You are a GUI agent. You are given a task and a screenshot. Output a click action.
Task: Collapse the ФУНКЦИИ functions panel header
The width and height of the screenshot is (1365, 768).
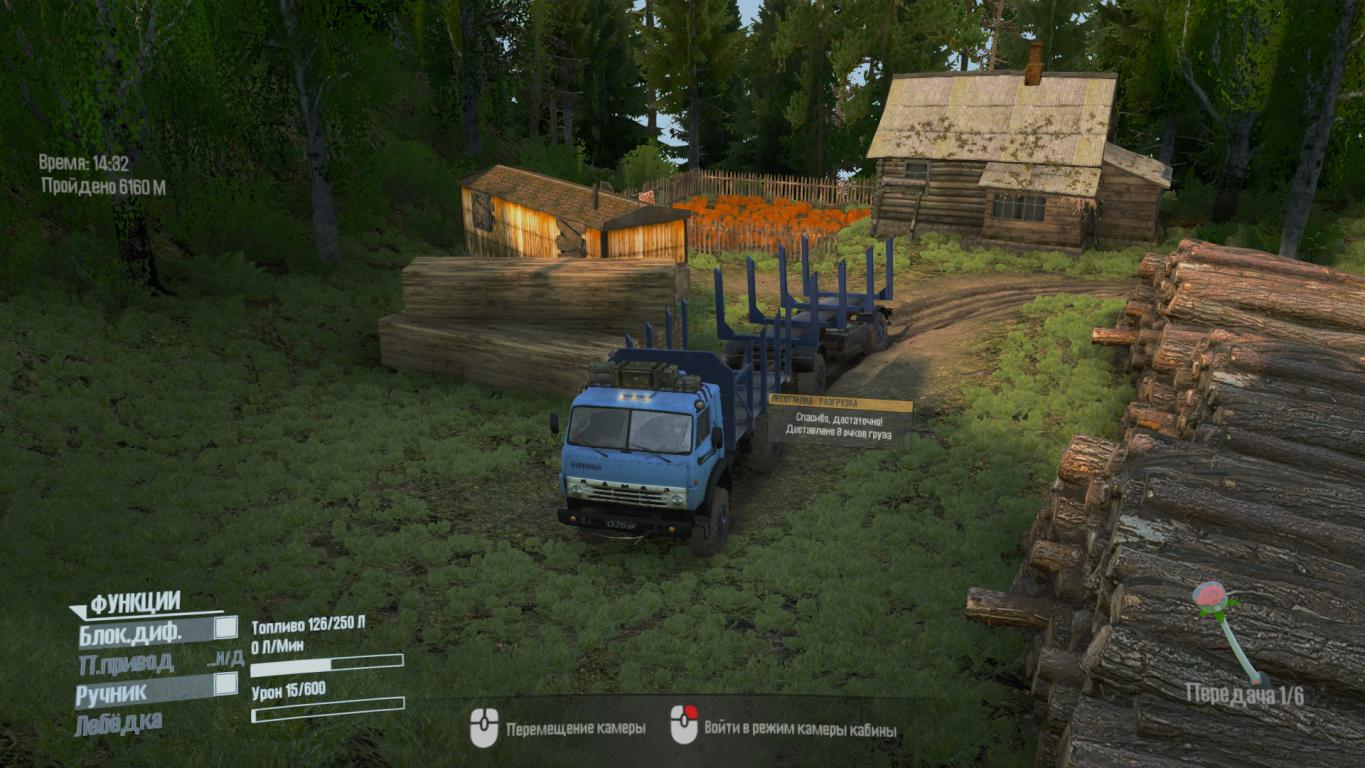tap(135, 603)
